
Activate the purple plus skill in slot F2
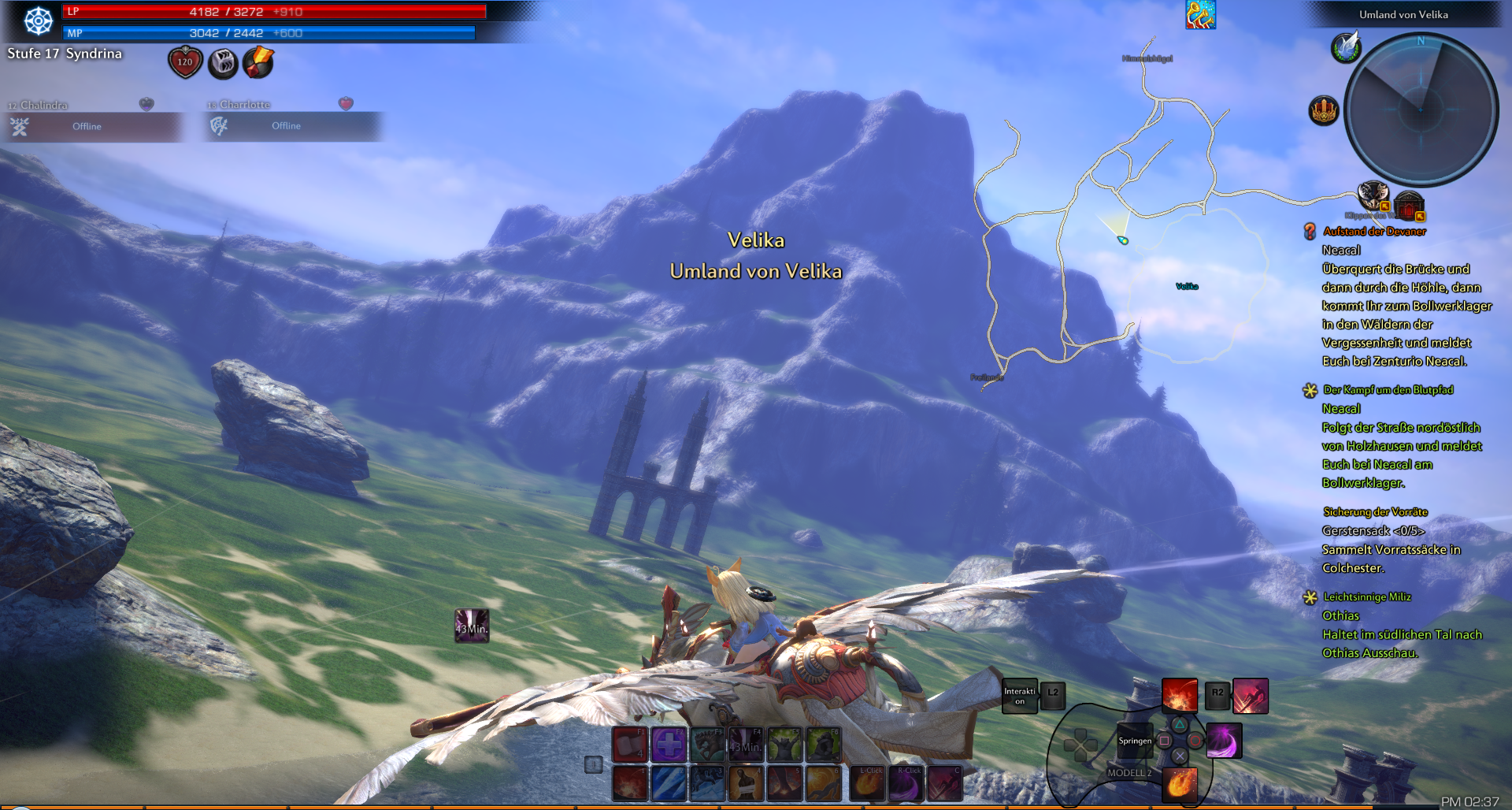click(669, 745)
